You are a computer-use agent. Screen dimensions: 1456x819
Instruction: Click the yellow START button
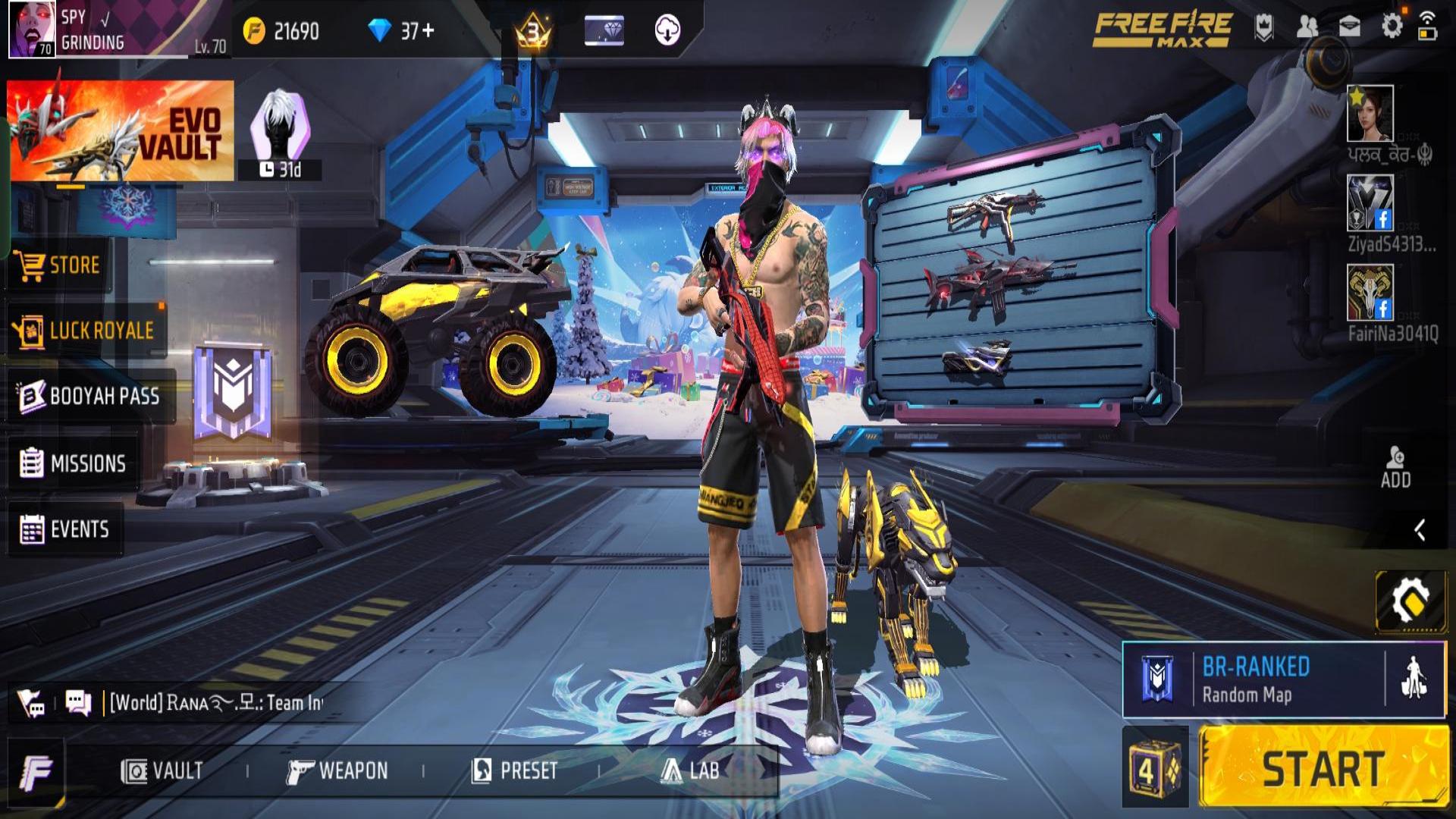point(1323,768)
